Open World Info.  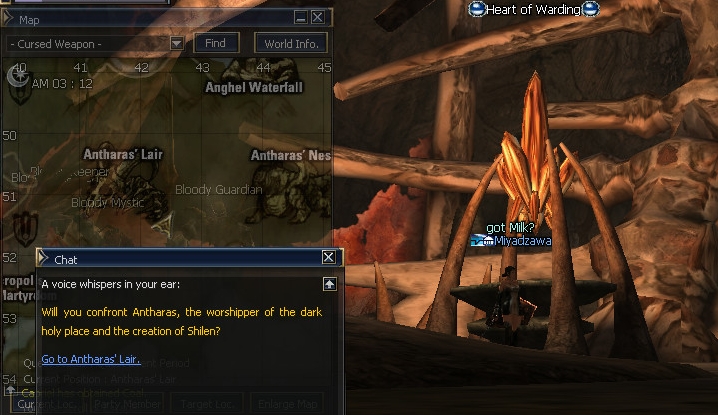point(291,43)
